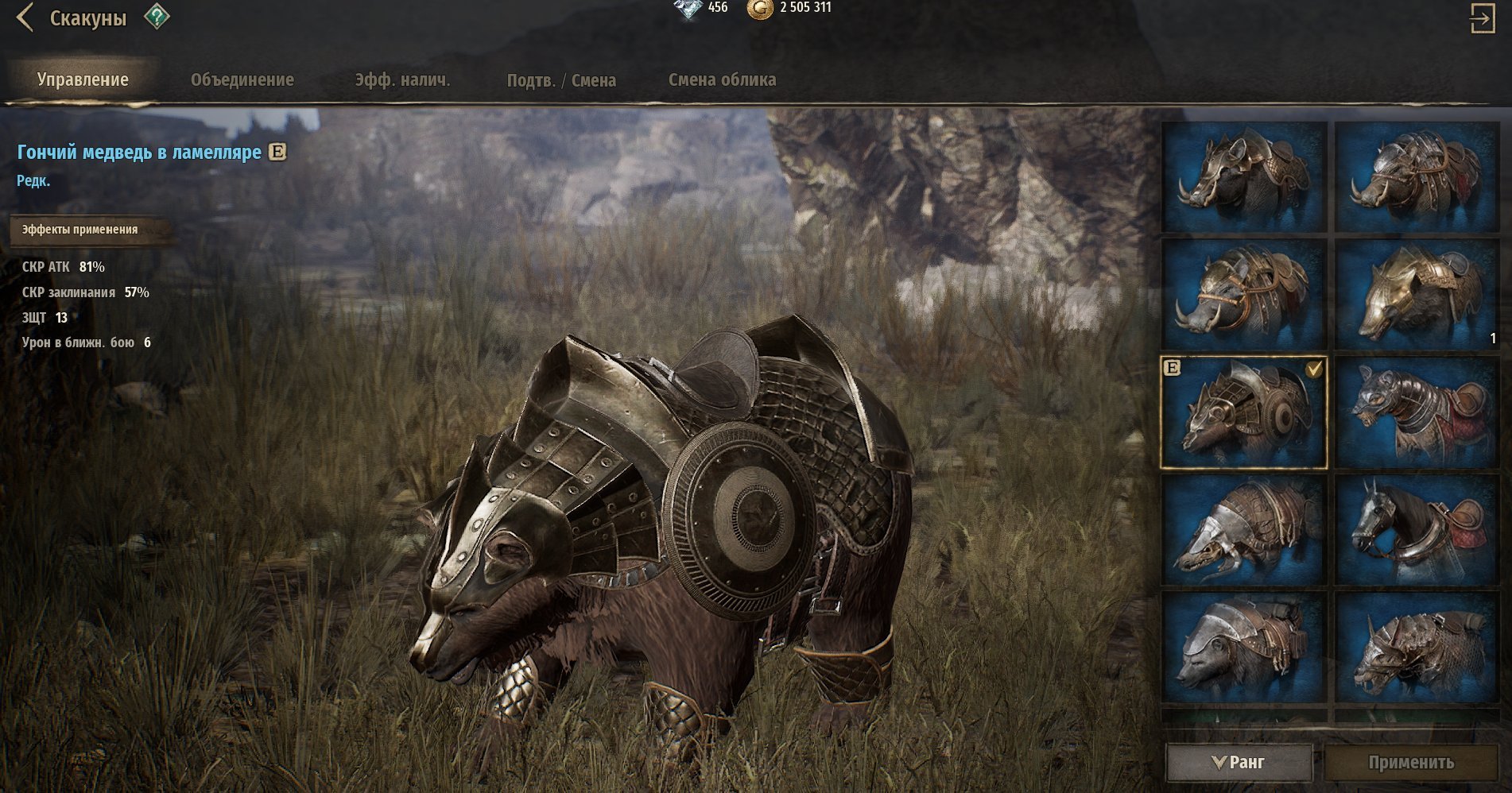Switch to the Управление tab
Image resolution: width=1512 pixels, height=793 pixels.
pos(83,79)
